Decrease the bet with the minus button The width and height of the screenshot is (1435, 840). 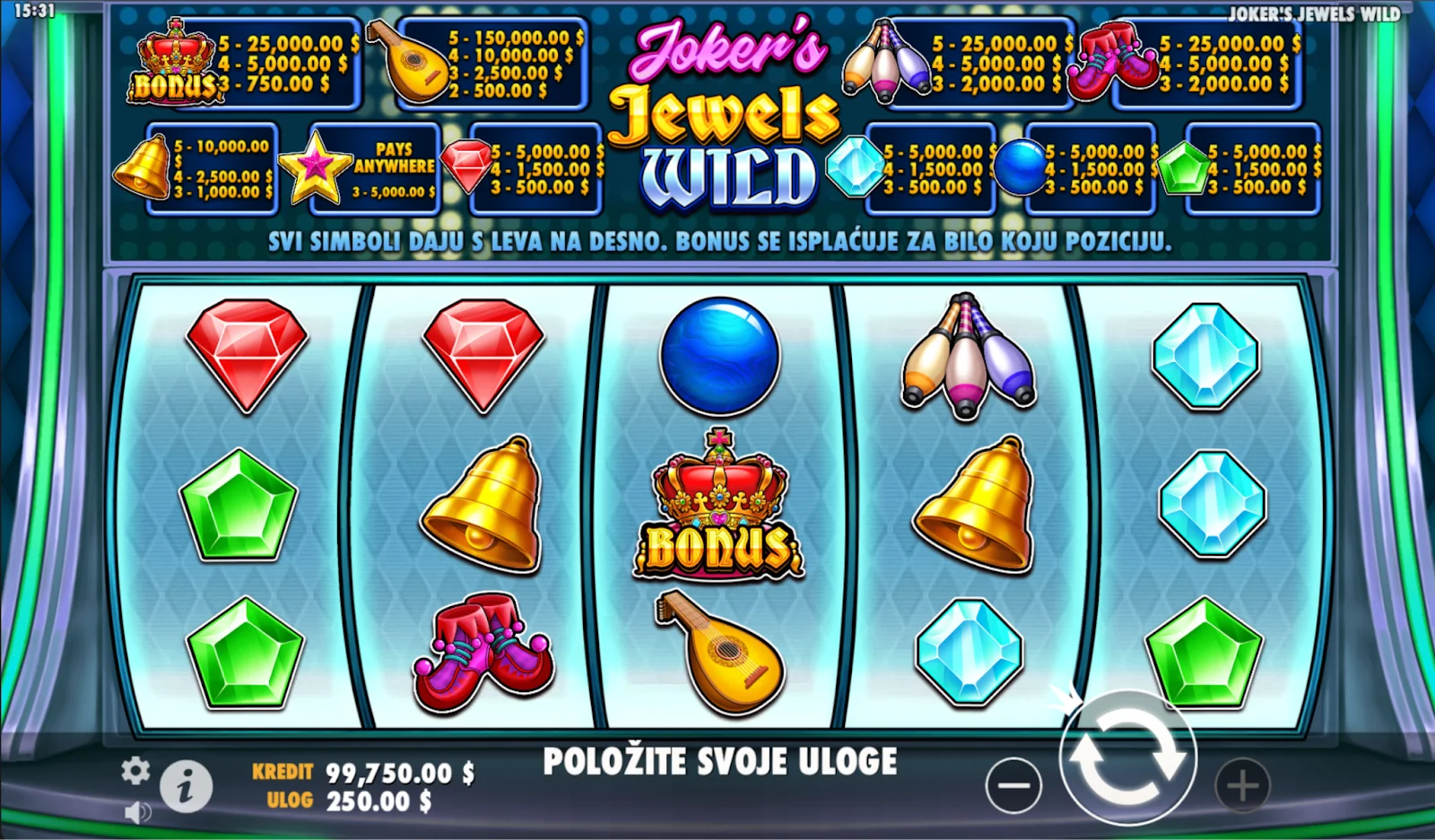(x=1013, y=786)
